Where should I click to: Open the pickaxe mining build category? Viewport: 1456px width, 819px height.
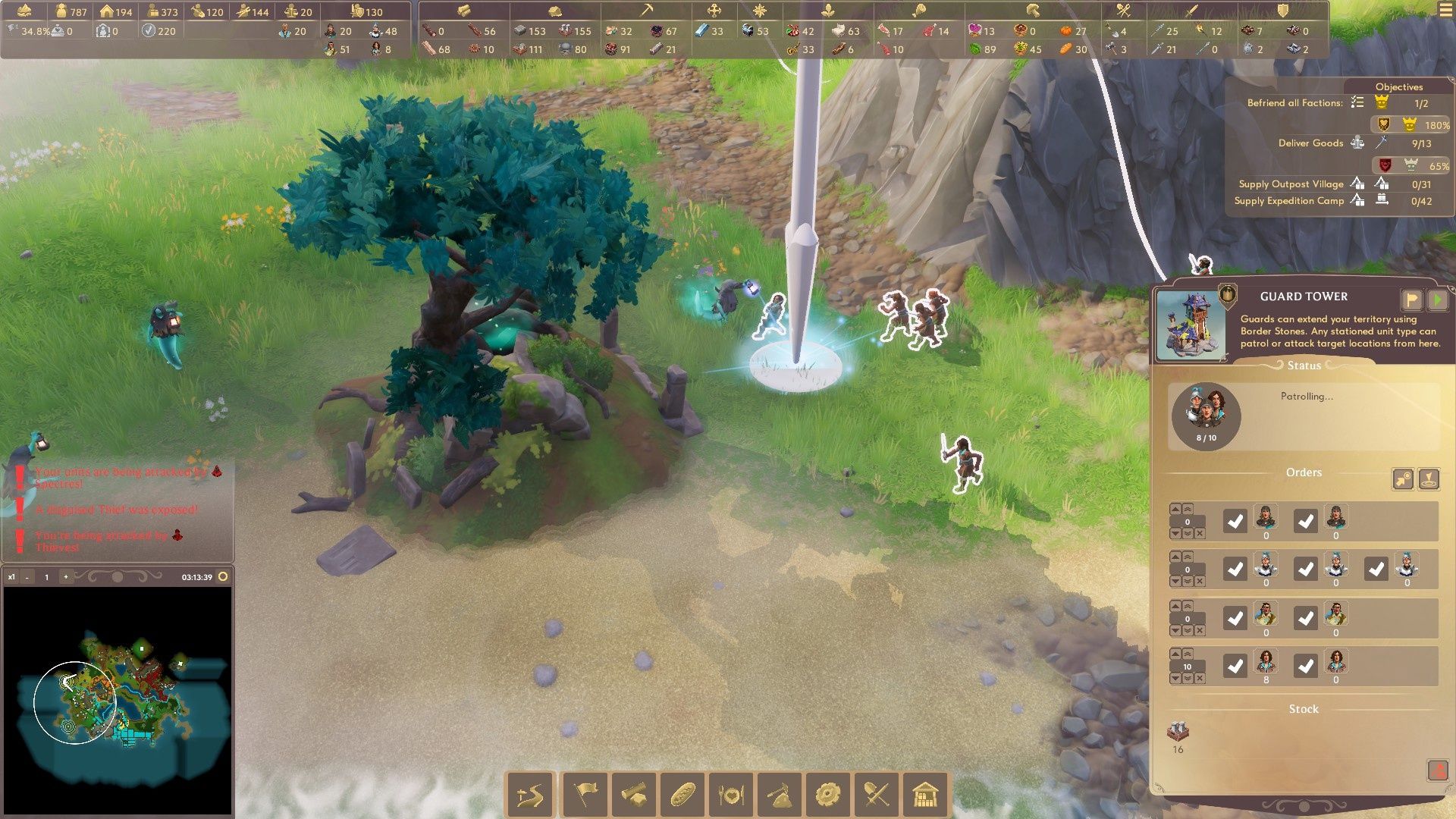pyautogui.click(x=779, y=795)
